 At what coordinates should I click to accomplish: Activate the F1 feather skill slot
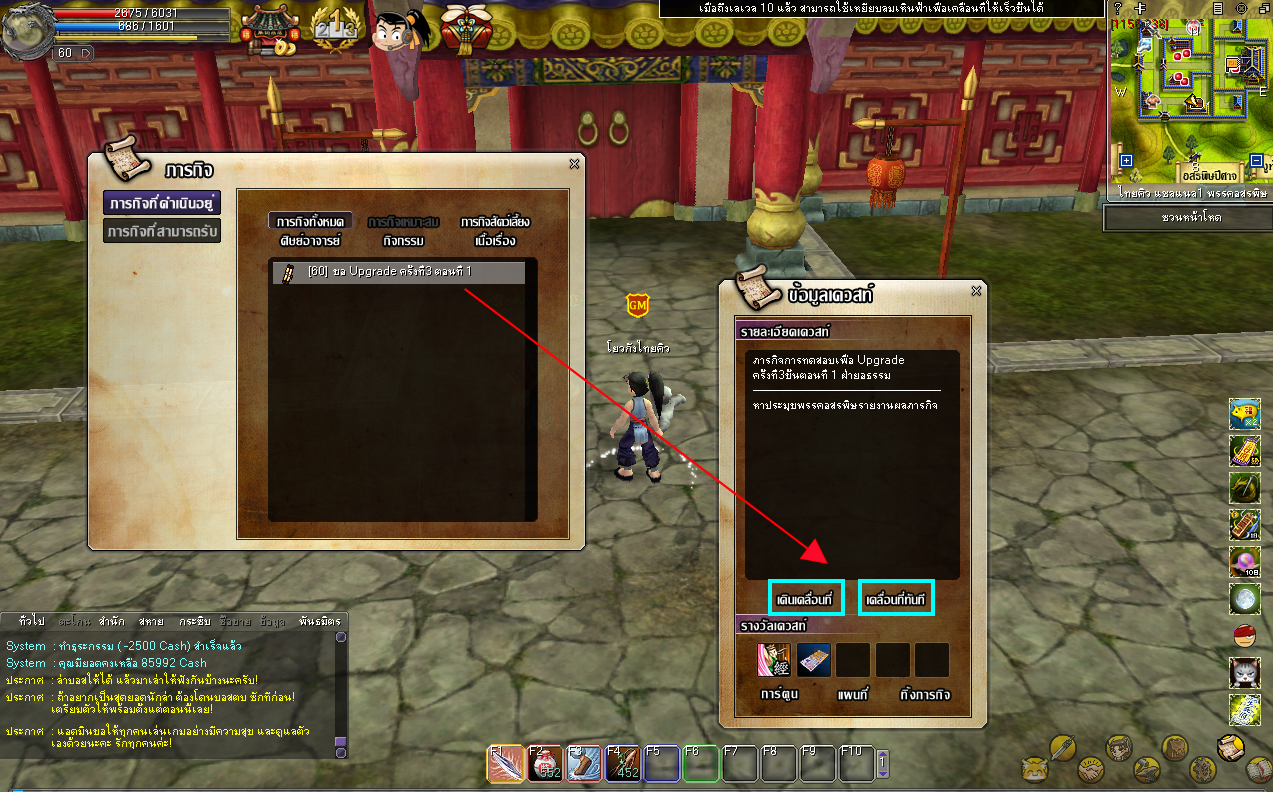tap(505, 766)
